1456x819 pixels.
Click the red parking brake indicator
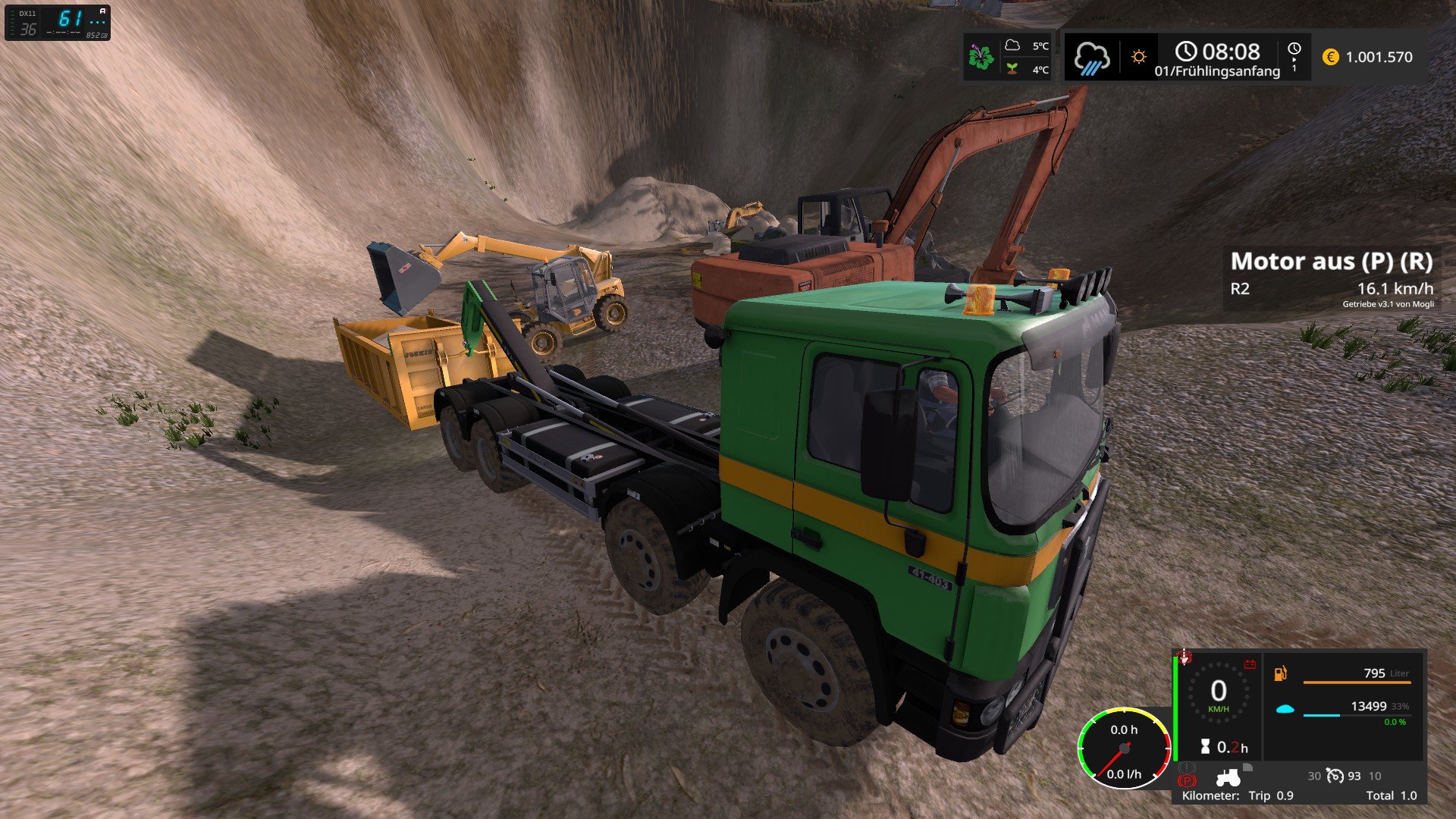[1187, 781]
